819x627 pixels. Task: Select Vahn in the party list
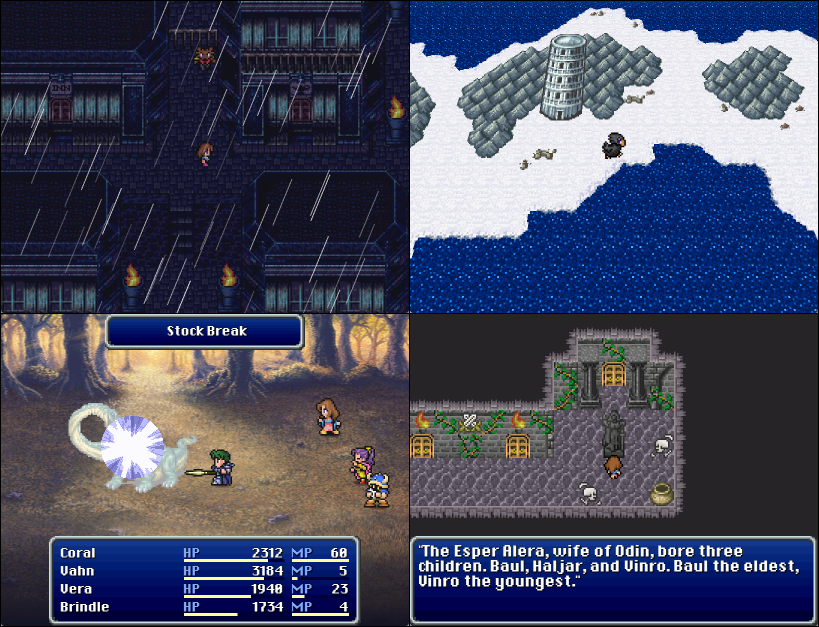(76, 571)
